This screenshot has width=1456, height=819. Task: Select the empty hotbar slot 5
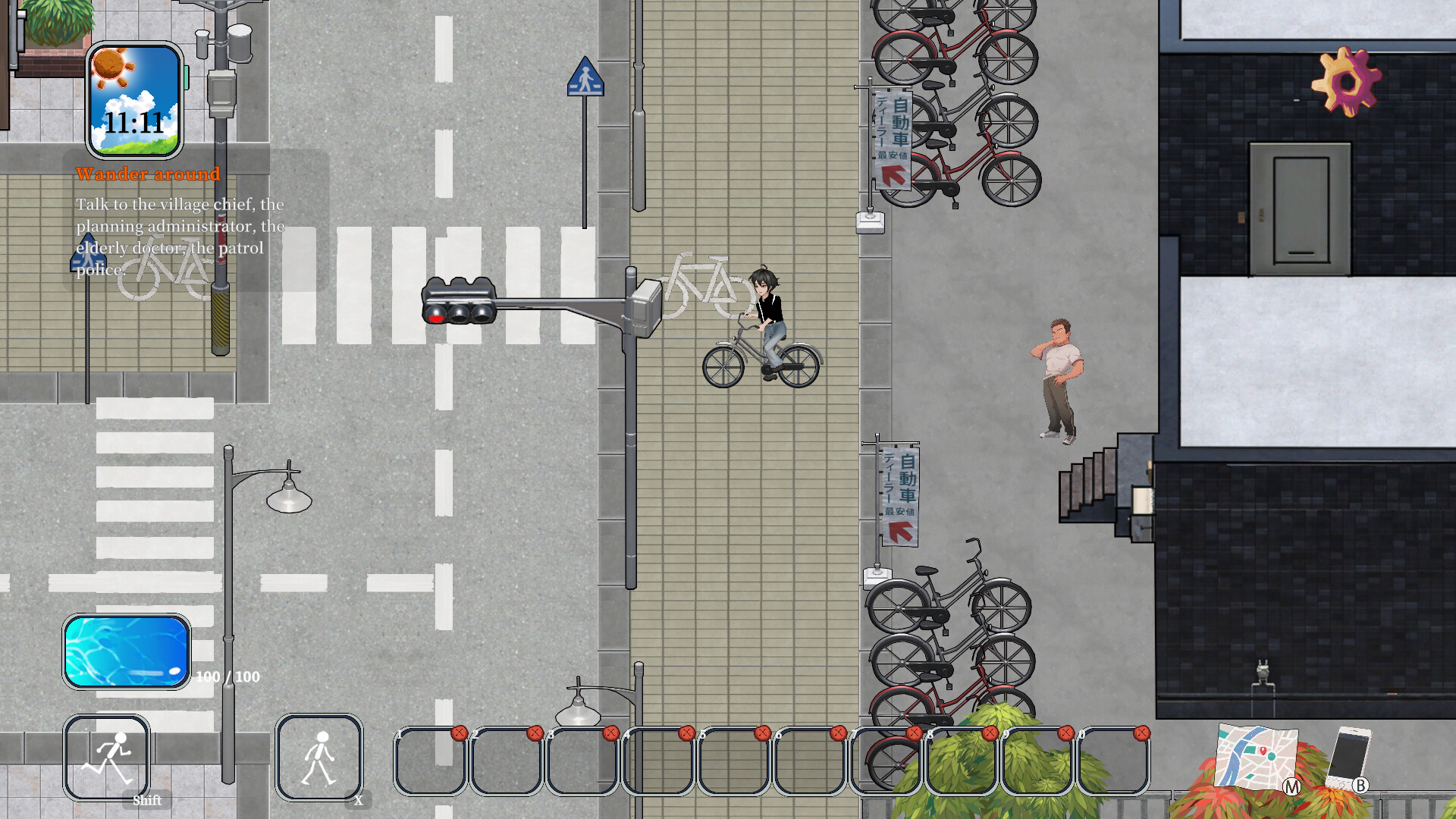[x=733, y=762]
